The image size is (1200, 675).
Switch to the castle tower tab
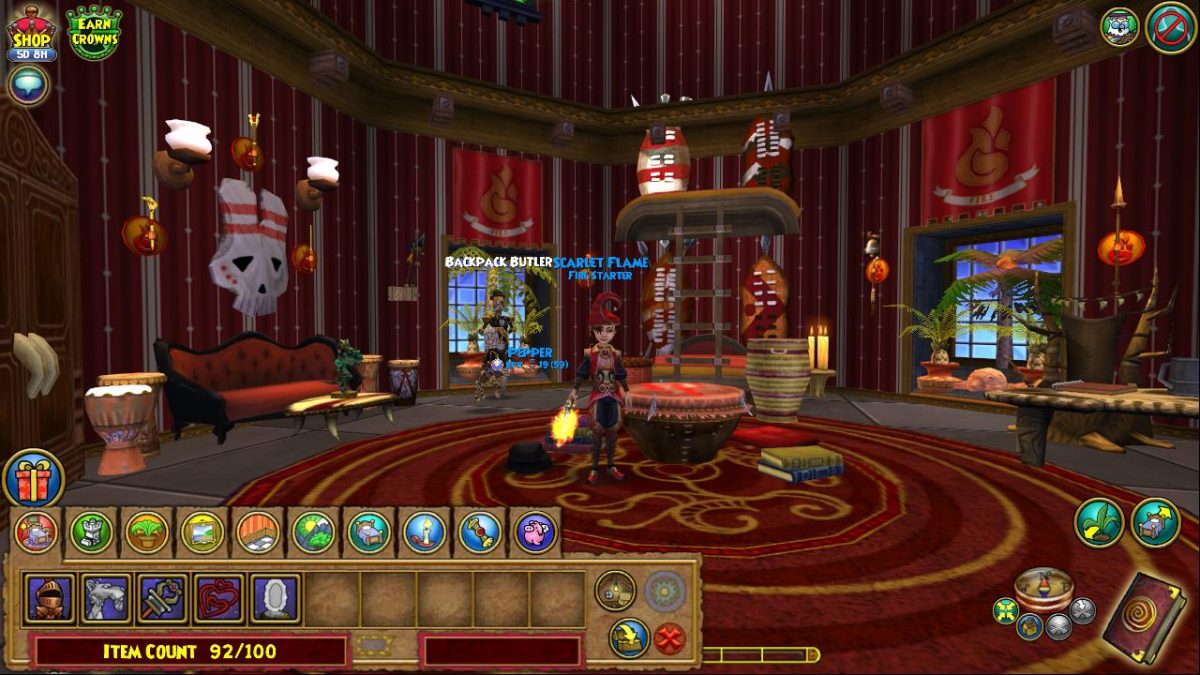click(91, 533)
